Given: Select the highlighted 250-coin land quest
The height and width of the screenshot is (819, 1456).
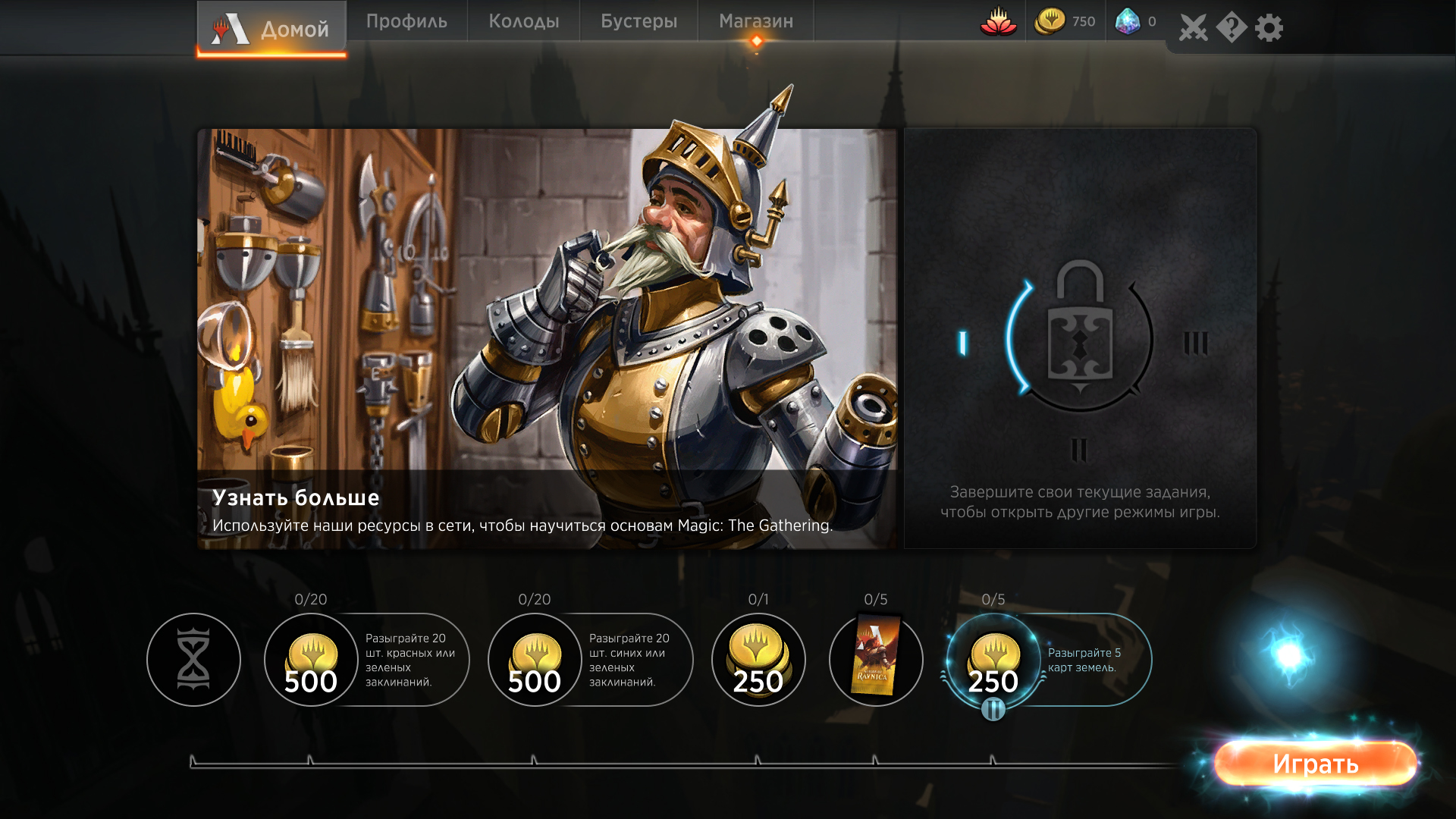Looking at the screenshot, I should tap(993, 660).
